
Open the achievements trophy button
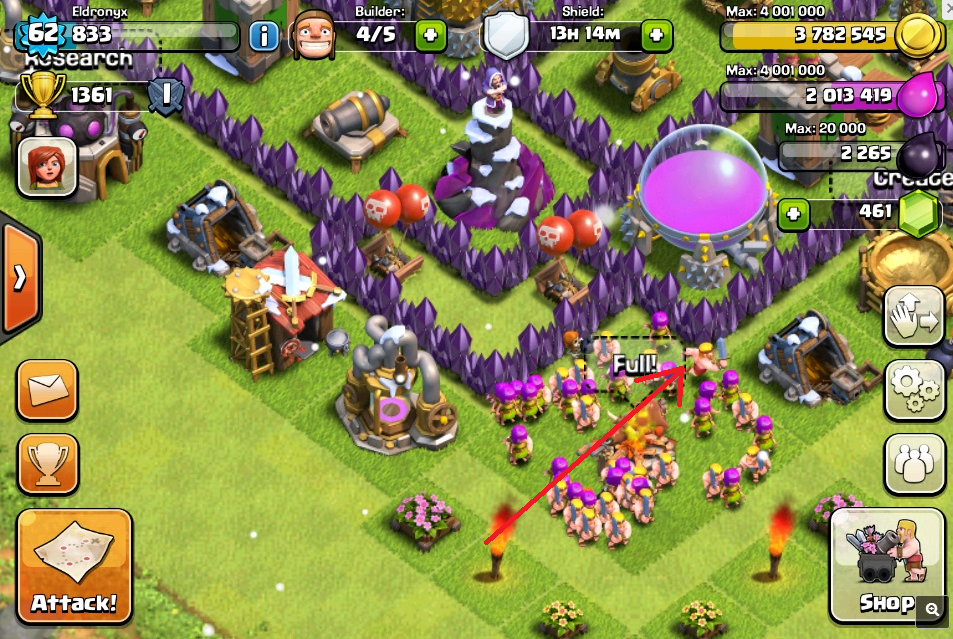[46, 463]
